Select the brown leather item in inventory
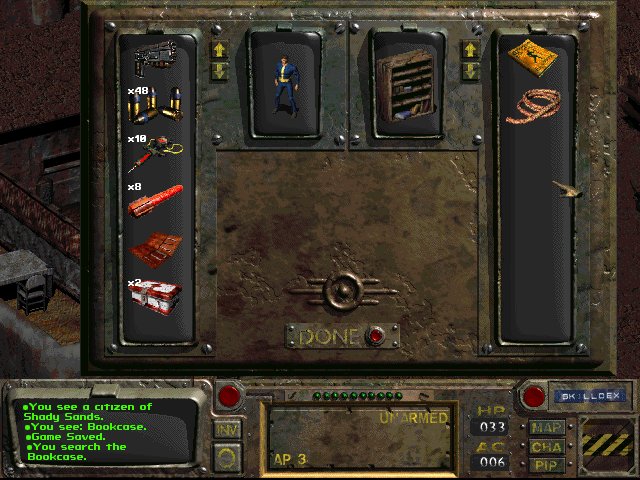 [x=158, y=247]
